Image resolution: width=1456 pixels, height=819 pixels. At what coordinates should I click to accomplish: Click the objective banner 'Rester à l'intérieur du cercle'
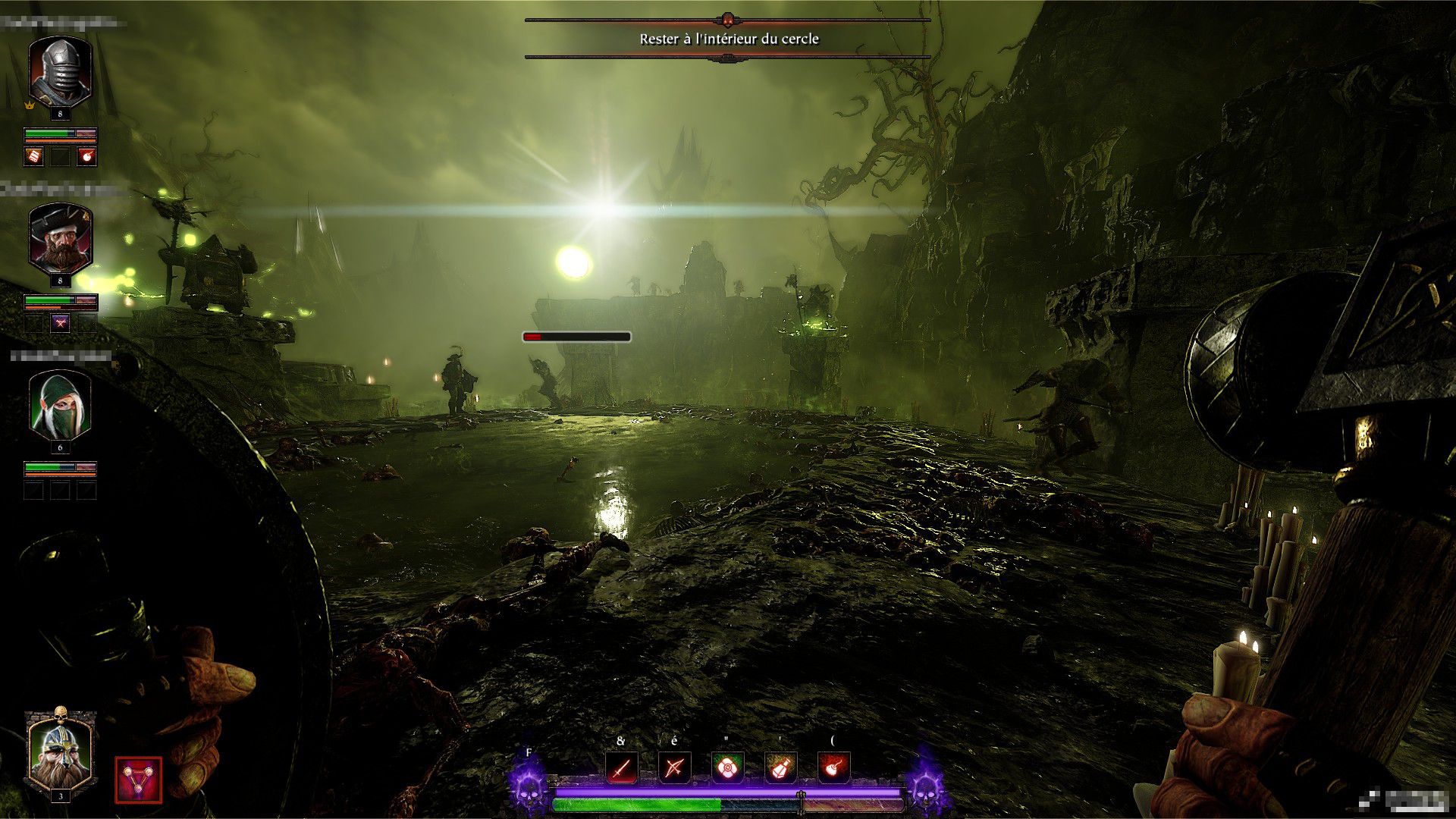pyautogui.click(x=728, y=39)
